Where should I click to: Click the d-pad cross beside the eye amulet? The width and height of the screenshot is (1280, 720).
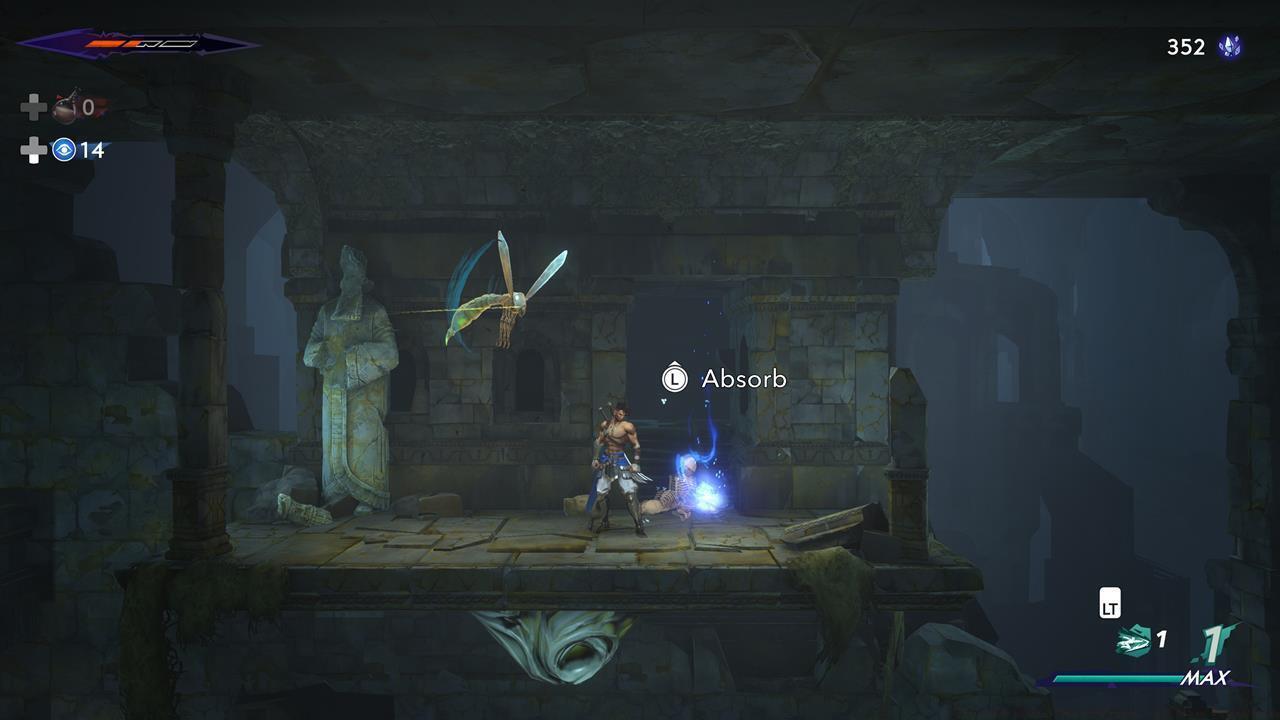[x=33, y=149]
